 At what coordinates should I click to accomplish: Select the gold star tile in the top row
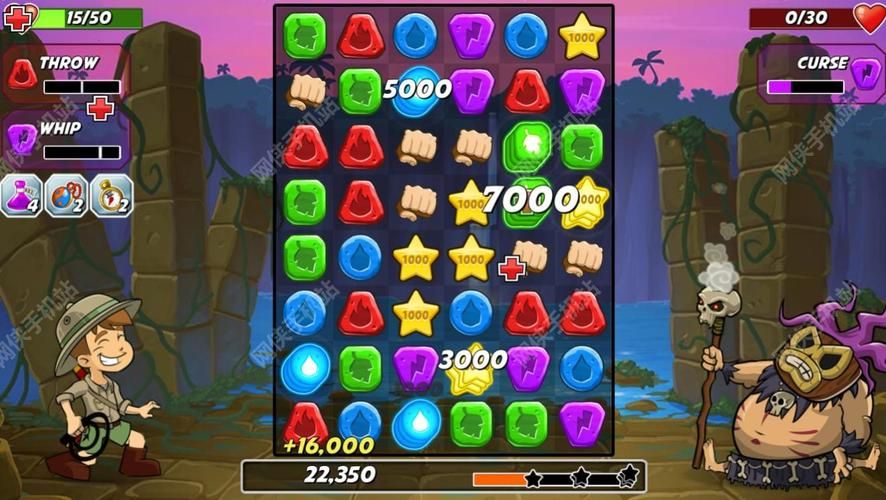(581, 36)
